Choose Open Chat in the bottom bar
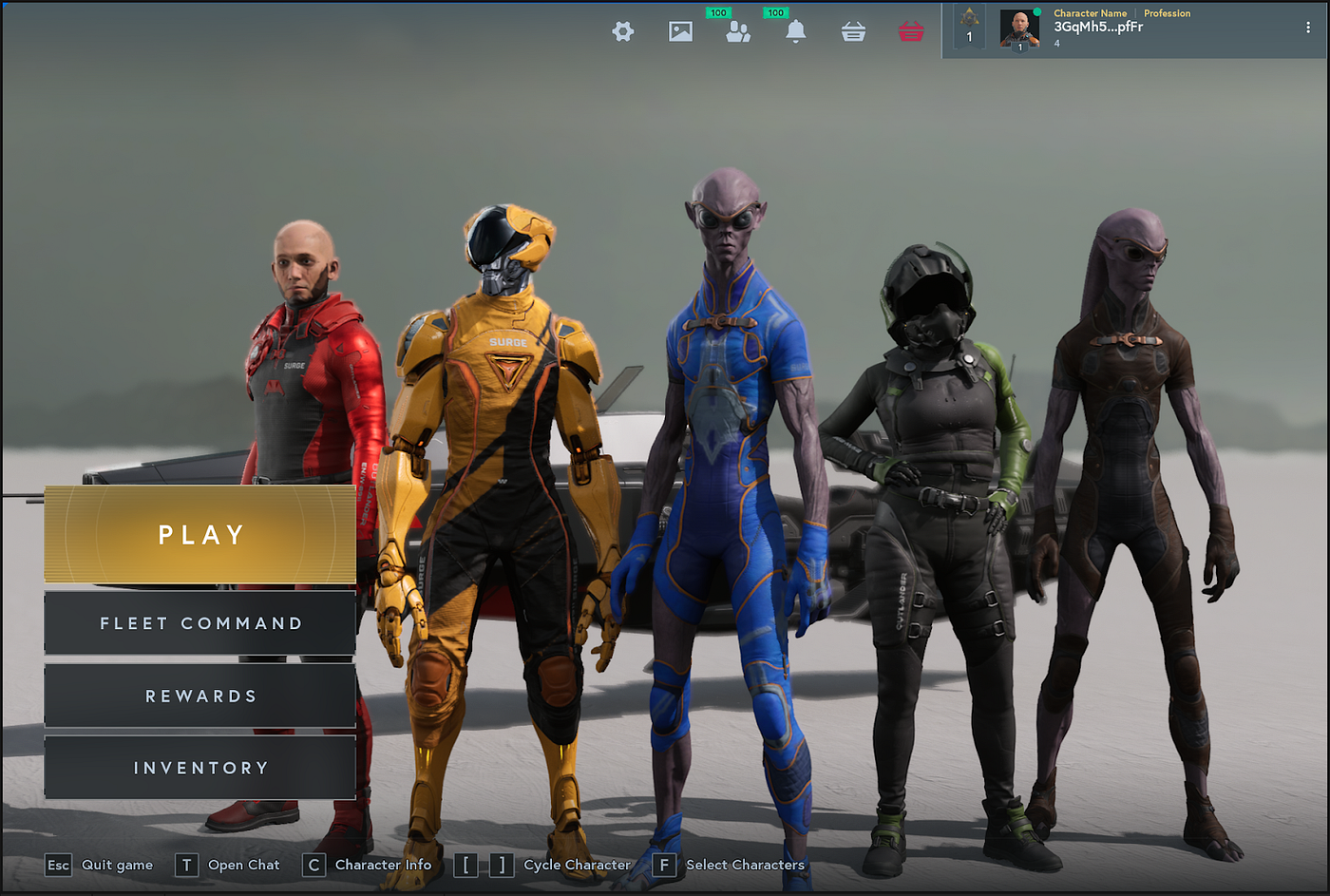 click(228, 865)
